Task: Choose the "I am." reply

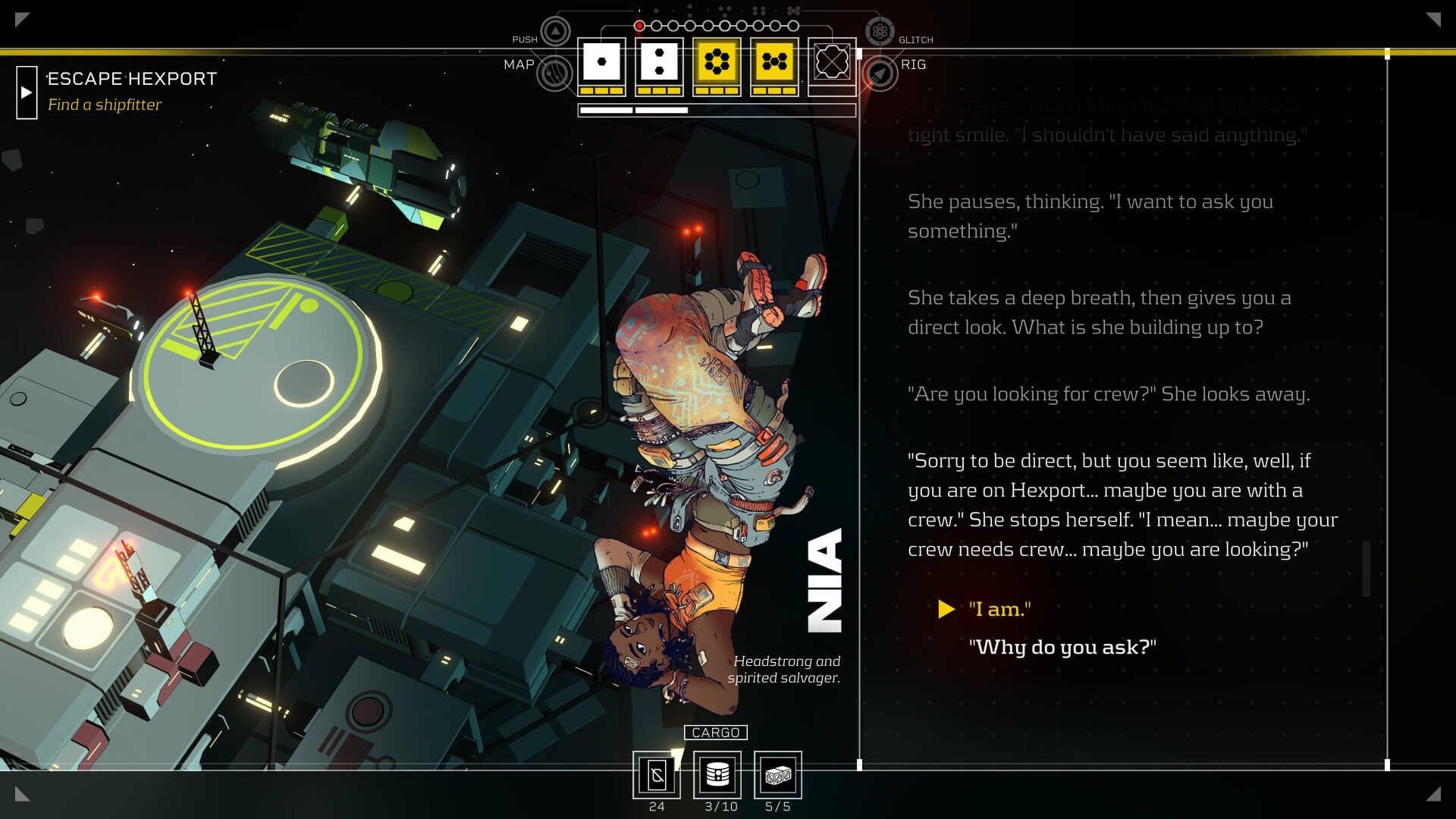Action: tap(999, 609)
